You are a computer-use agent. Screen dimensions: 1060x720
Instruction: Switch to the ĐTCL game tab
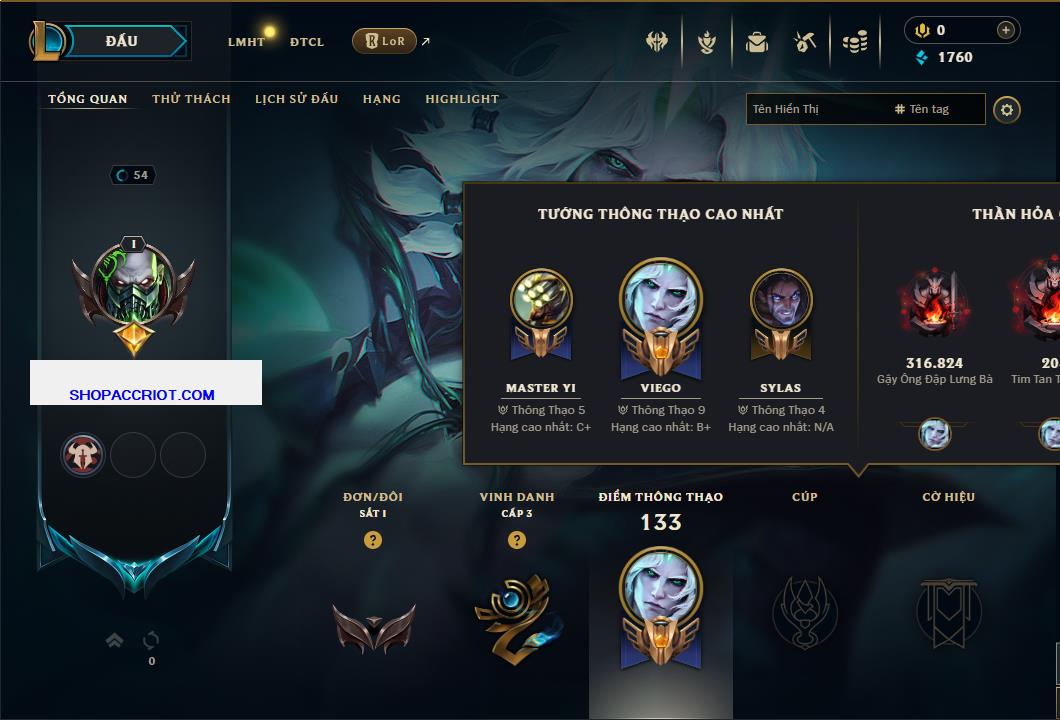(307, 42)
